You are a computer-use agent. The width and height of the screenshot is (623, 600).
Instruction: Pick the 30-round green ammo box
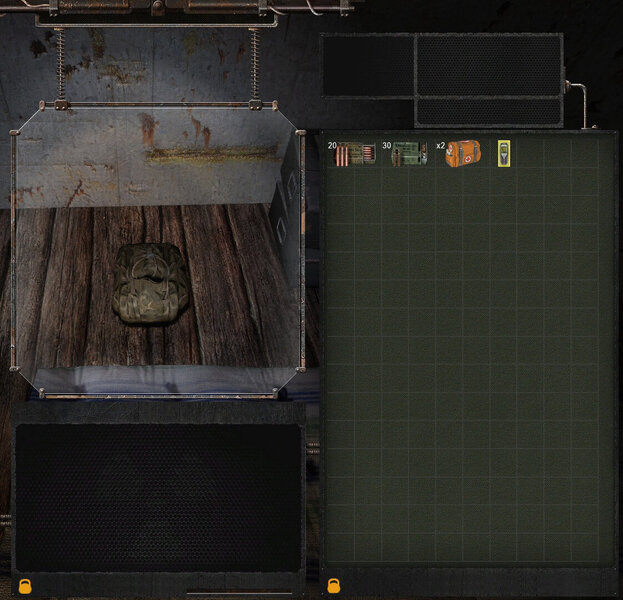tap(410, 153)
